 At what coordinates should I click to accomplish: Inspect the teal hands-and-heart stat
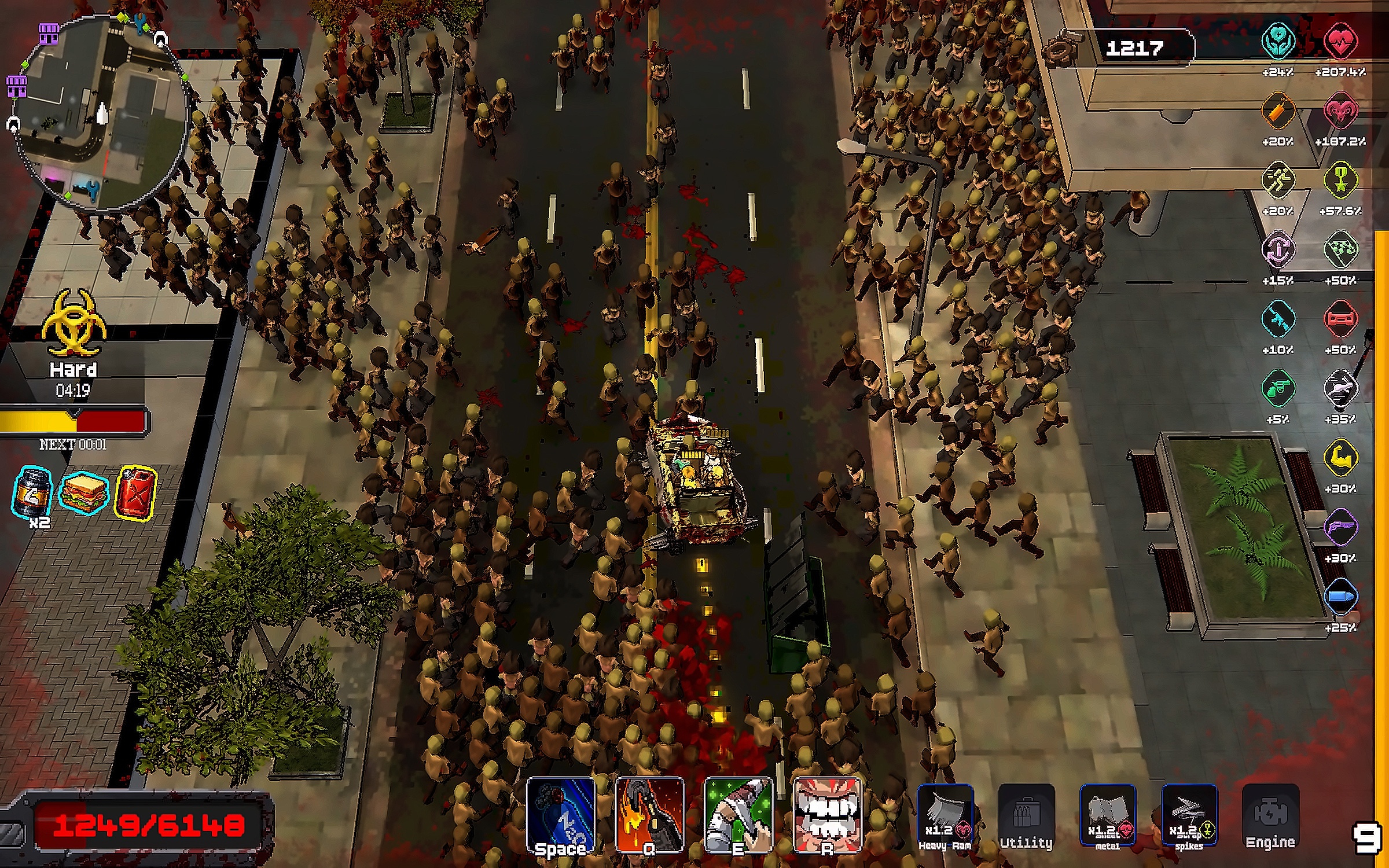tap(1277, 41)
